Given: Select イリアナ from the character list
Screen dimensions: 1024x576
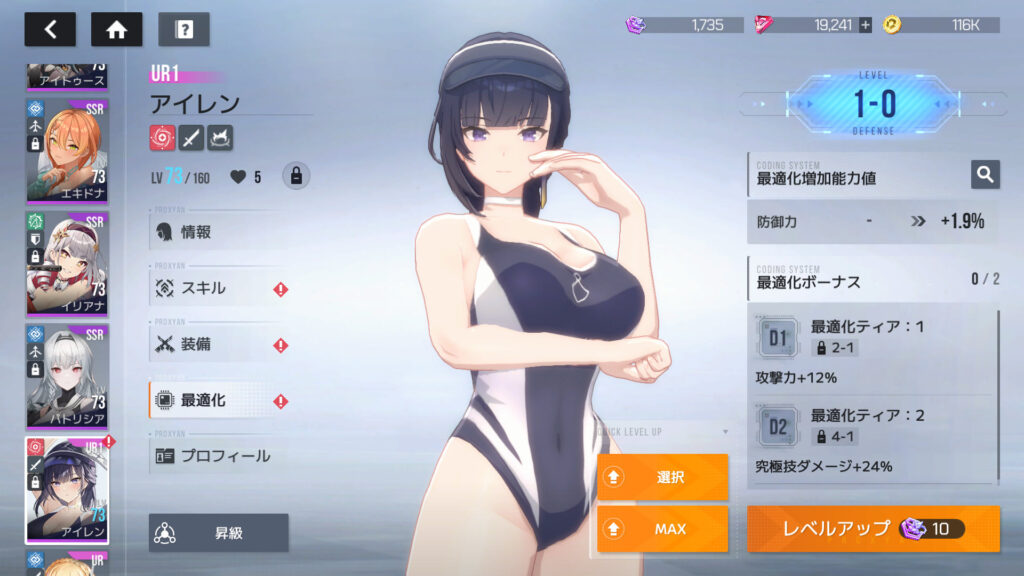Looking at the screenshot, I should point(67,262).
